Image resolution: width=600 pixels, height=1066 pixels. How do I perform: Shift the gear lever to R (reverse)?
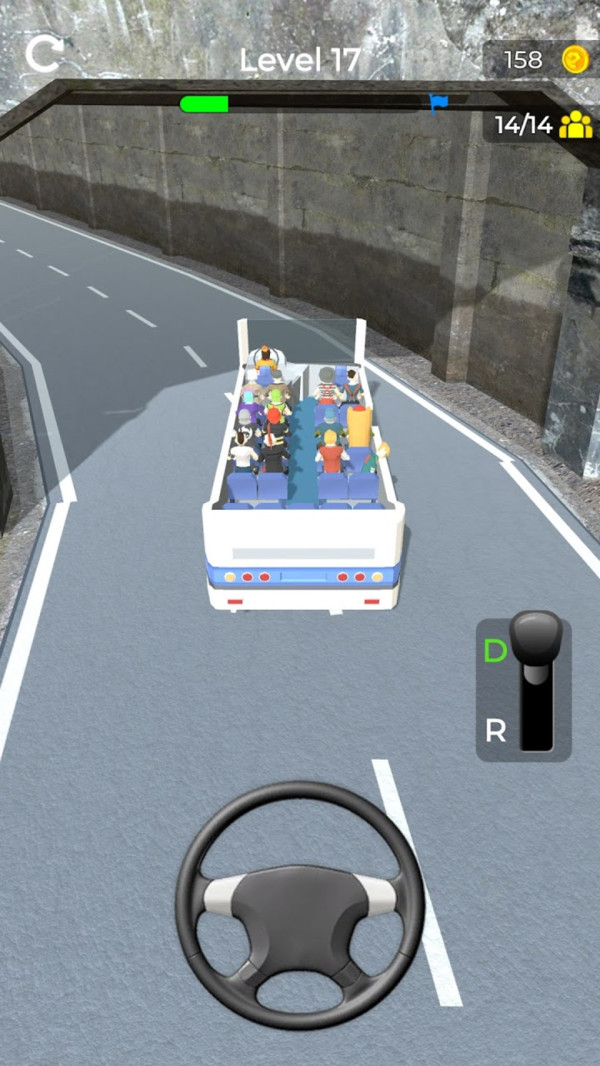(x=496, y=731)
